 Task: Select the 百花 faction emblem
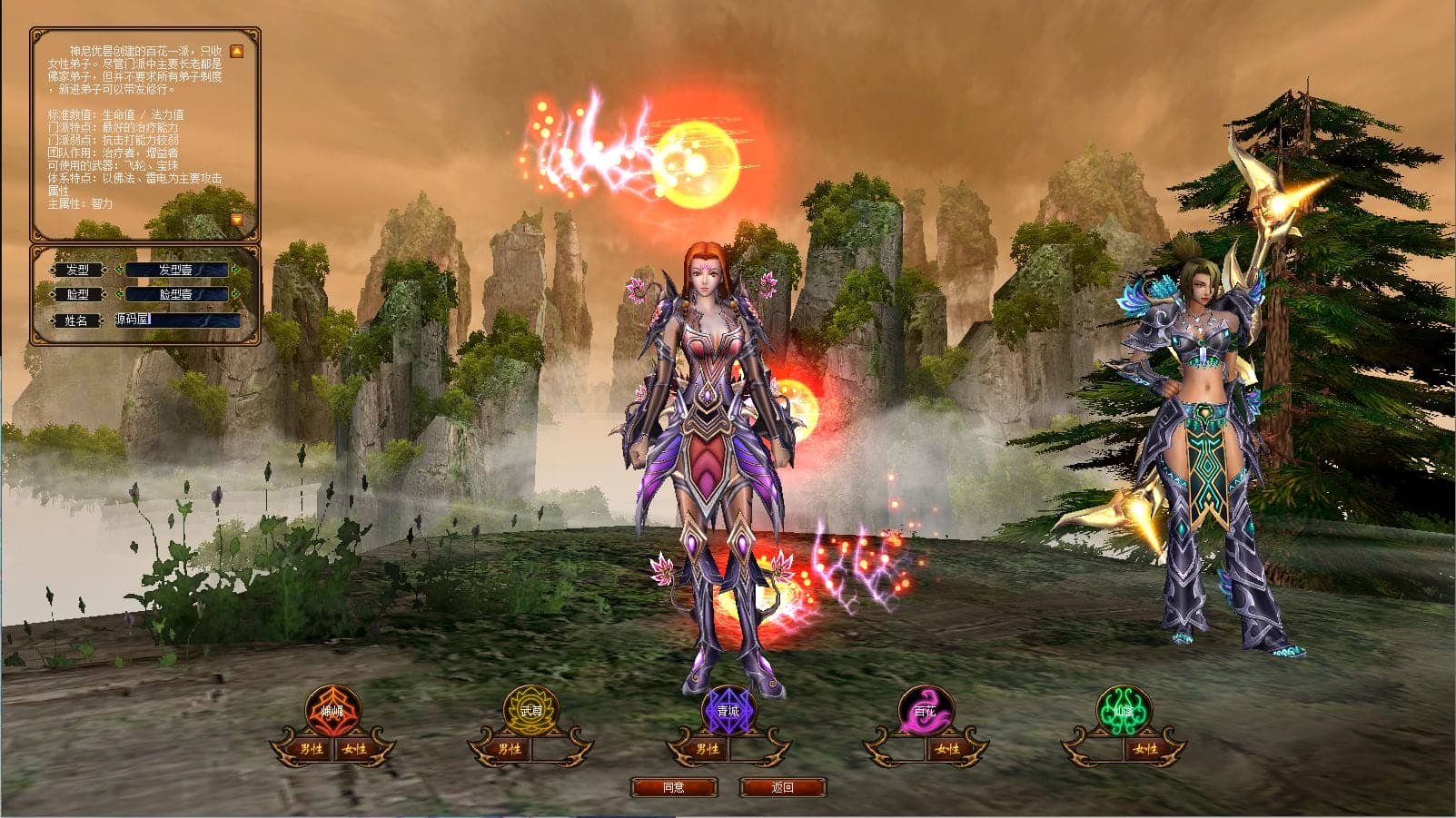pos(926,711)
